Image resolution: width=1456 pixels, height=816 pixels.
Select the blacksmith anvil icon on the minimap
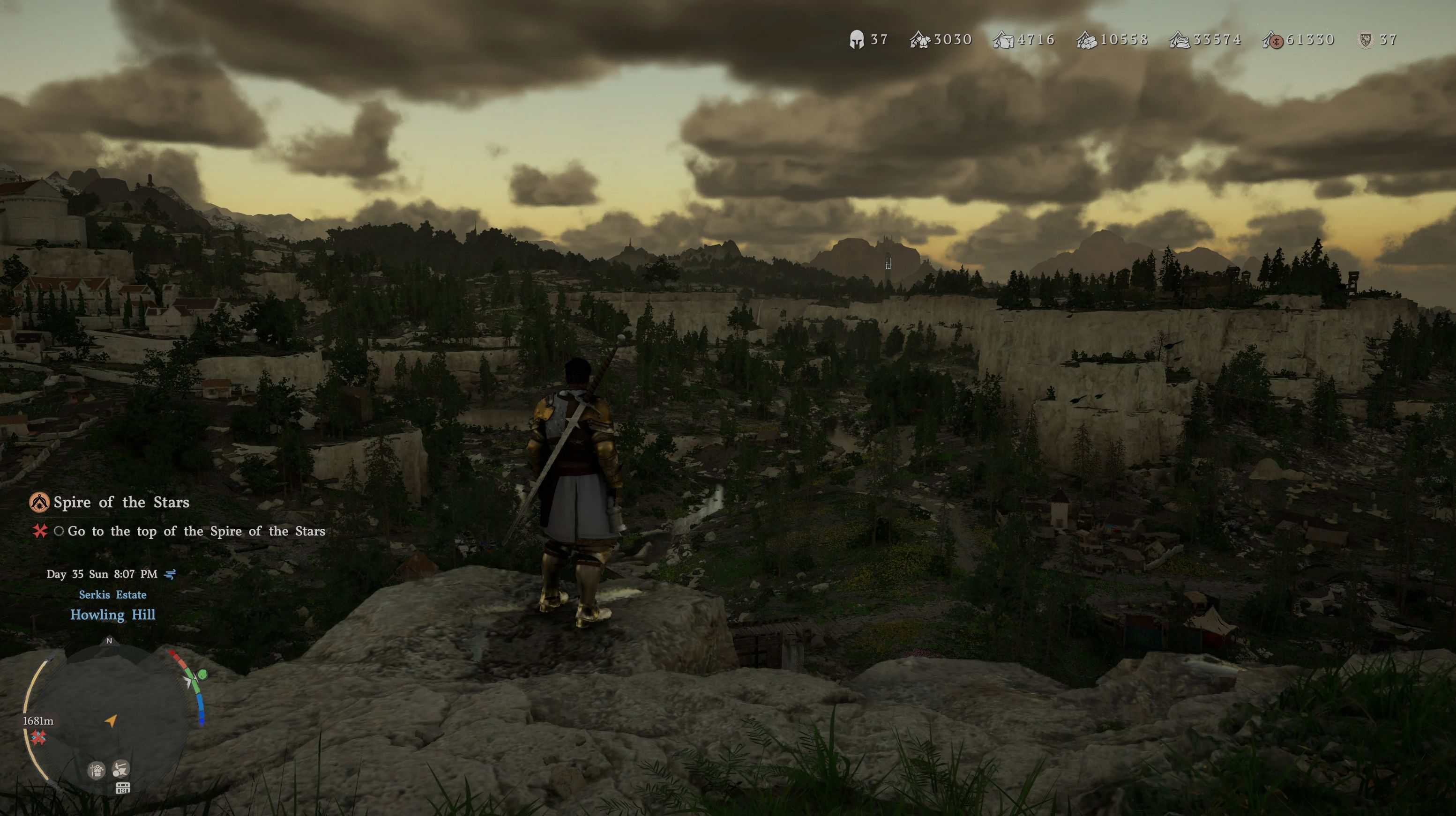120,769
